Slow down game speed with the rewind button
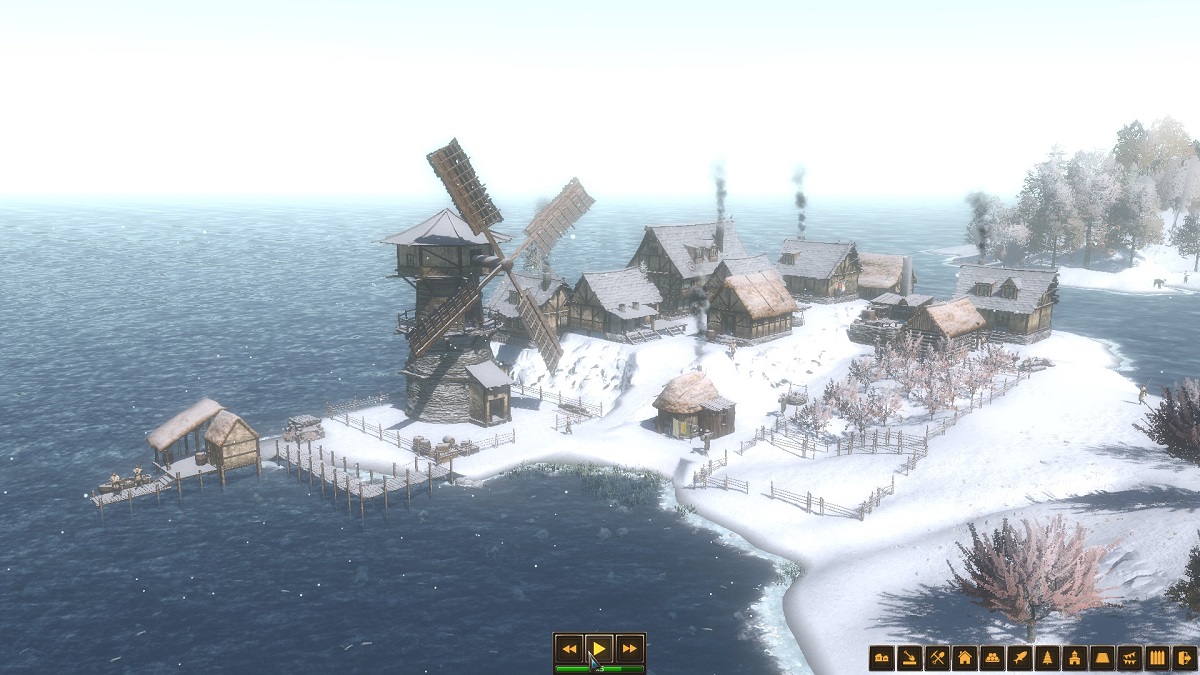This screenshot has height=675, width=1200. [x=569, y=649]
